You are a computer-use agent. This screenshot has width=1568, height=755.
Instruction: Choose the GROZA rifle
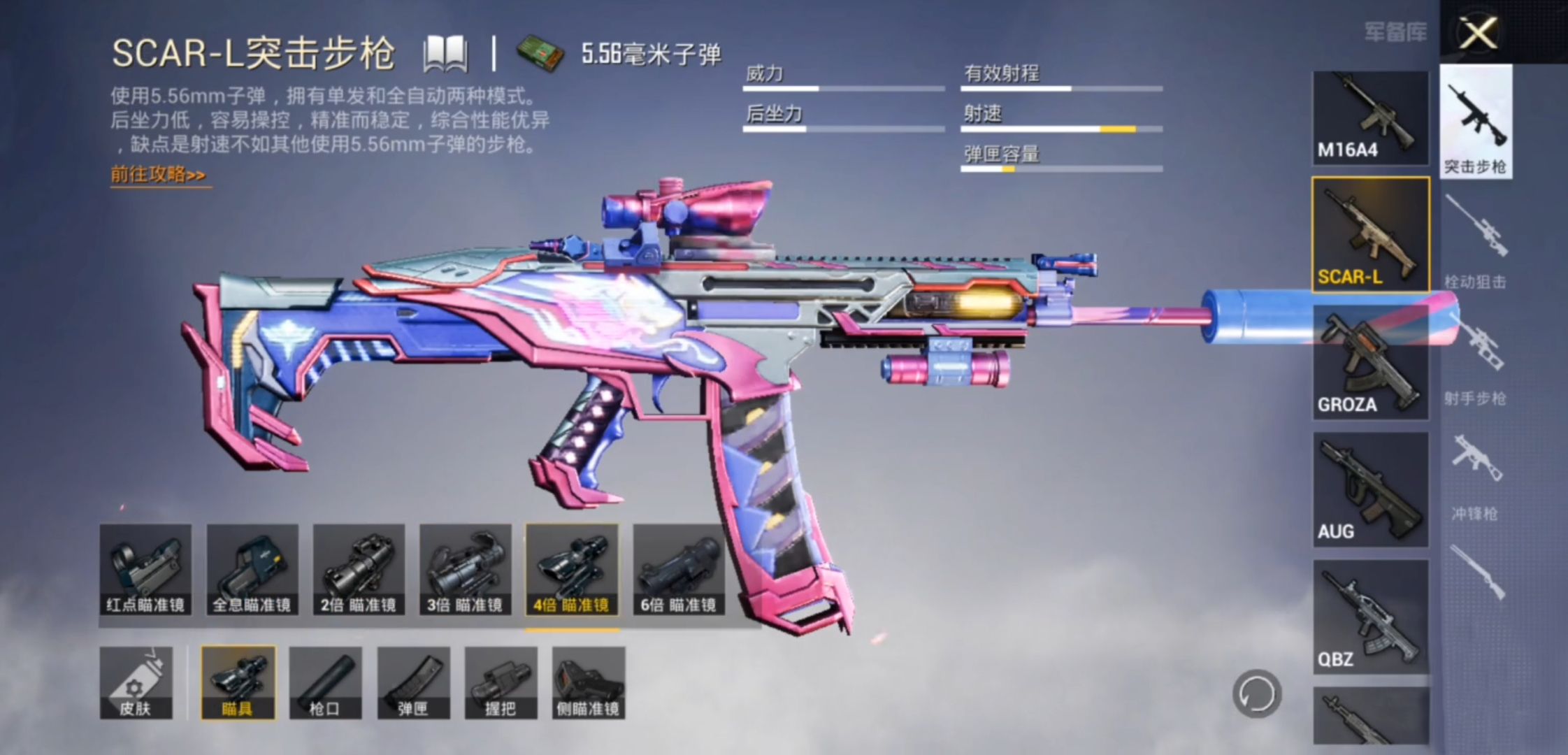click(x=1369, y=363)
